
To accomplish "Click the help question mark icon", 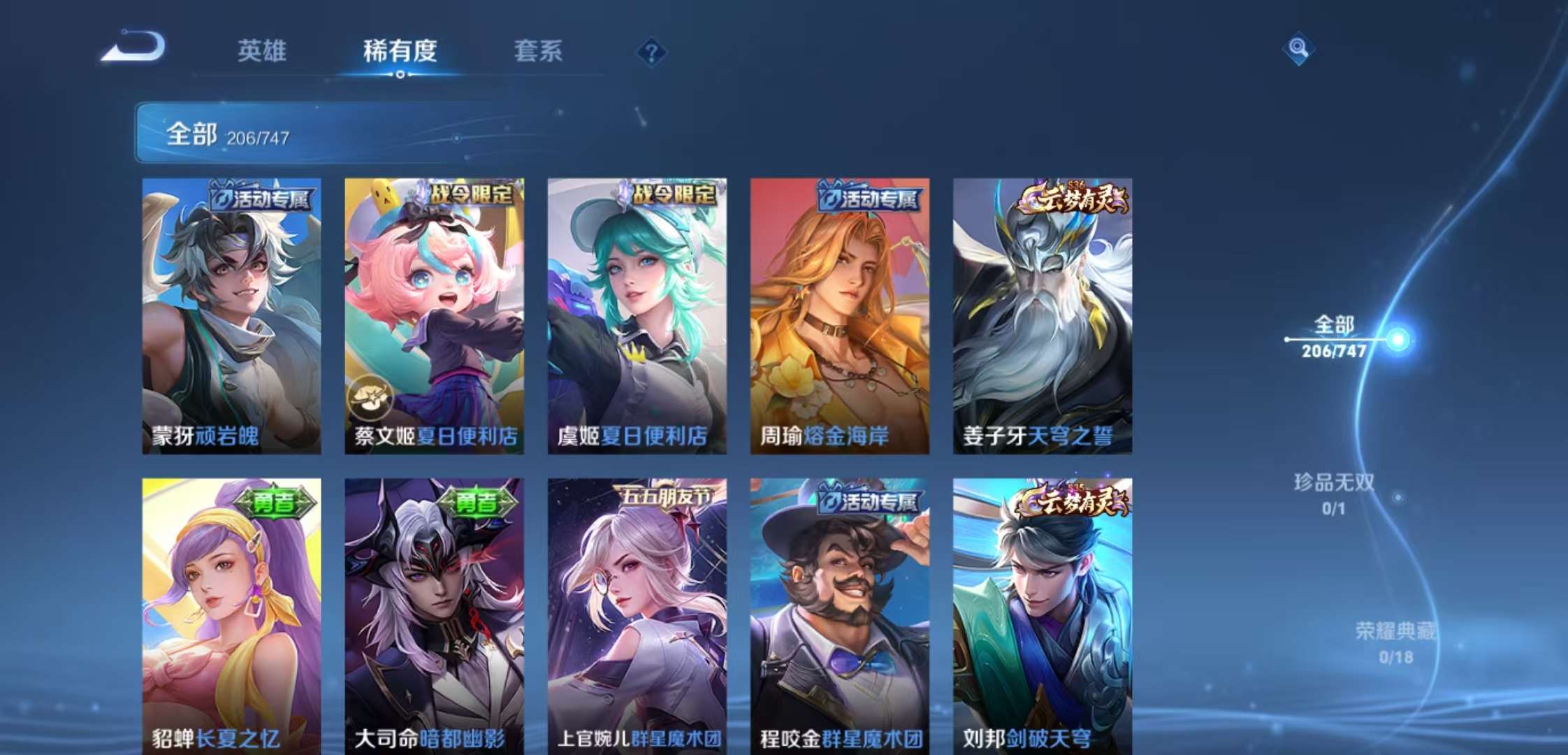I will pyautogui.click(x=653, y=50).
